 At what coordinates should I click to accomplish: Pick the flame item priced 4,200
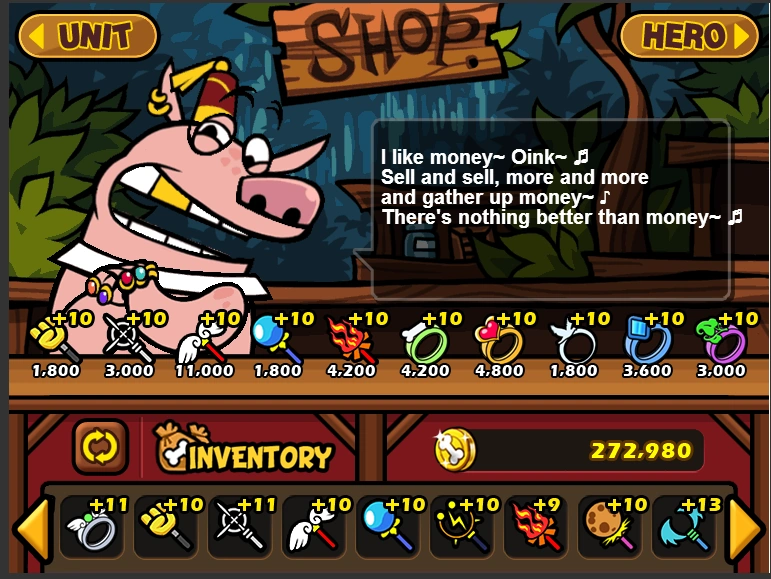[x=351, y=340]
